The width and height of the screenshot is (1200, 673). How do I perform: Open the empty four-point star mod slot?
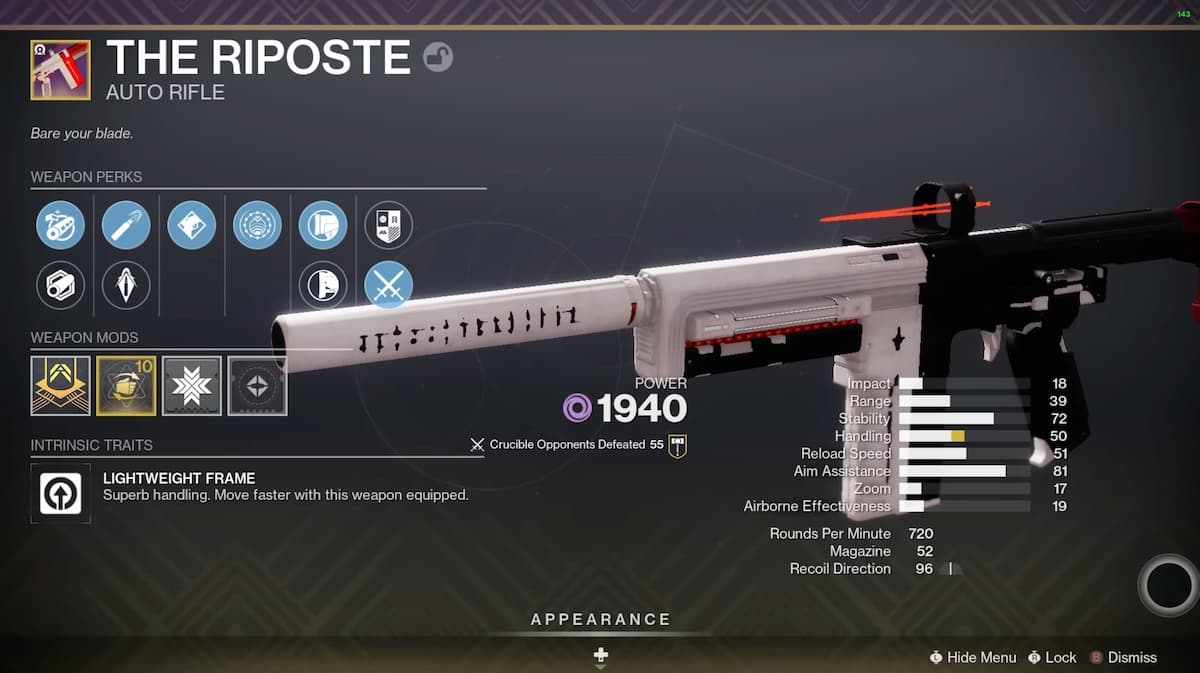(x=257, y=386)
